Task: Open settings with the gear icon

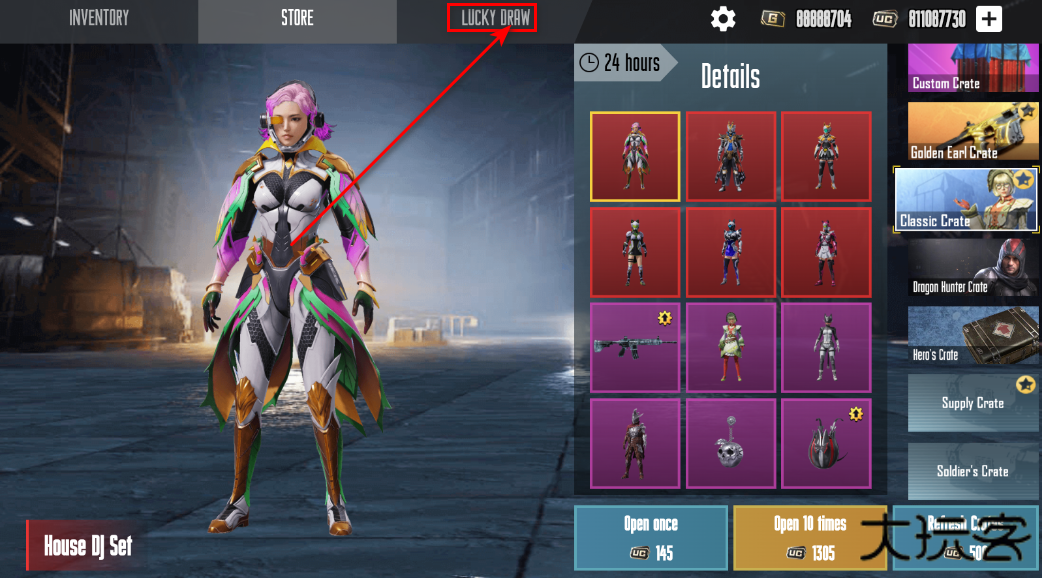Action: 723,19
